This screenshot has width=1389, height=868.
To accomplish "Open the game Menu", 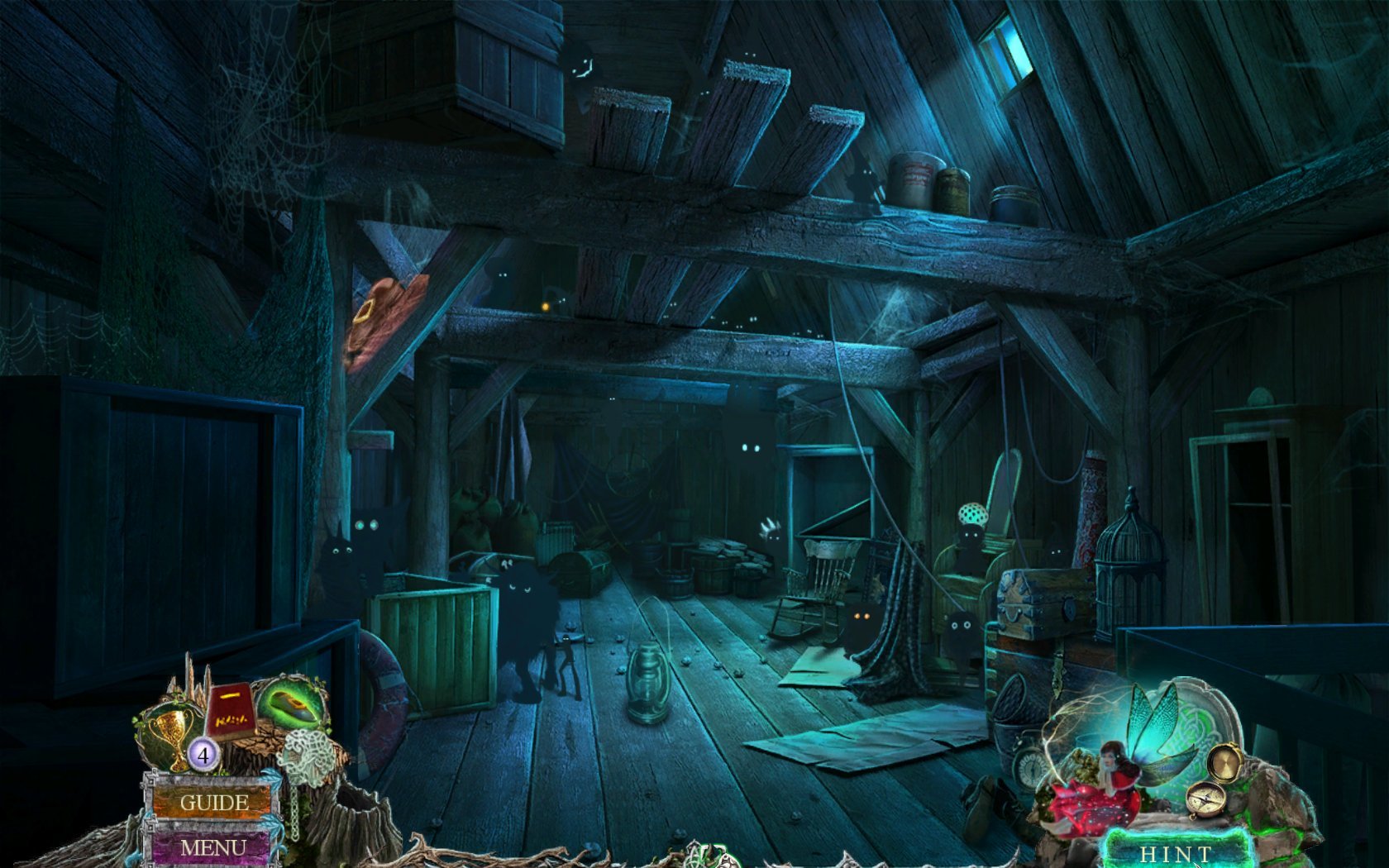I will [x=212, y=847].
